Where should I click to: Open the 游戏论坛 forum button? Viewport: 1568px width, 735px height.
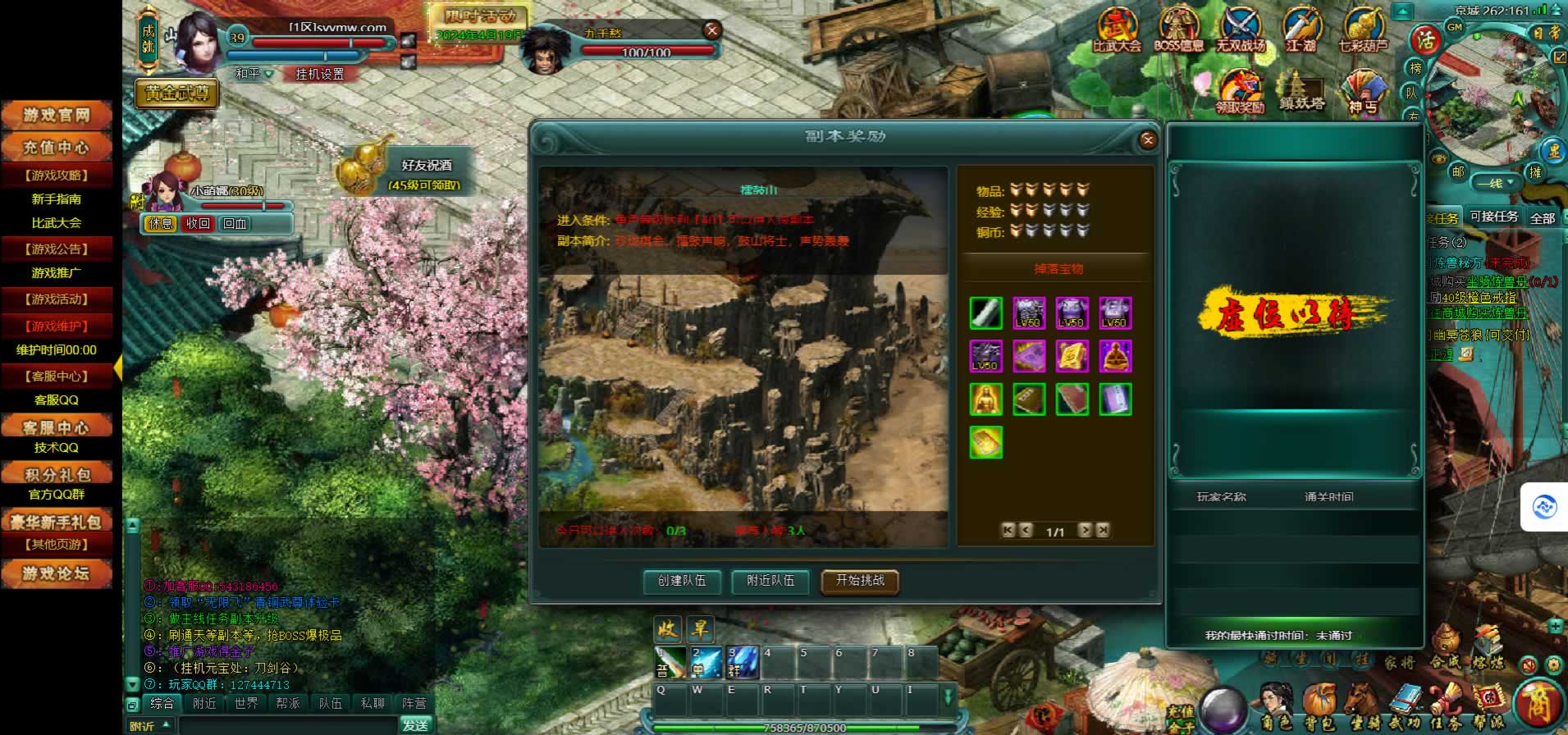coord(56,573)
